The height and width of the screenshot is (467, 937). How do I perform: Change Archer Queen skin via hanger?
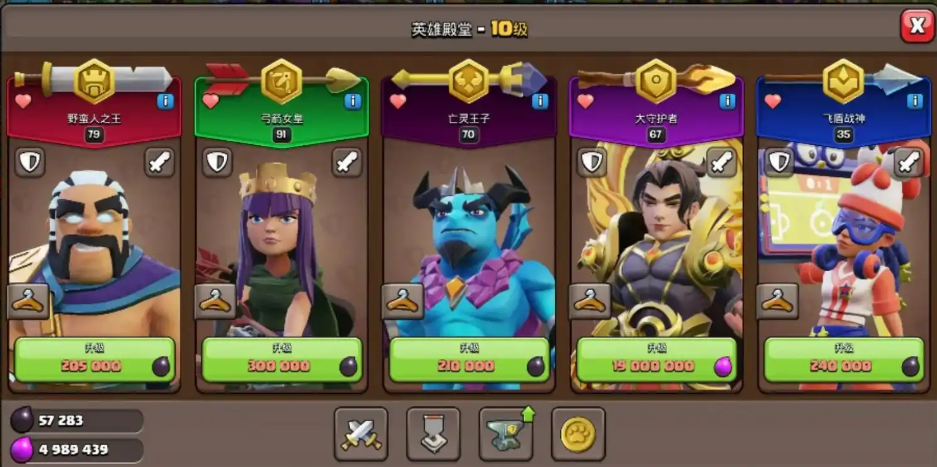[x=215, y=300]
